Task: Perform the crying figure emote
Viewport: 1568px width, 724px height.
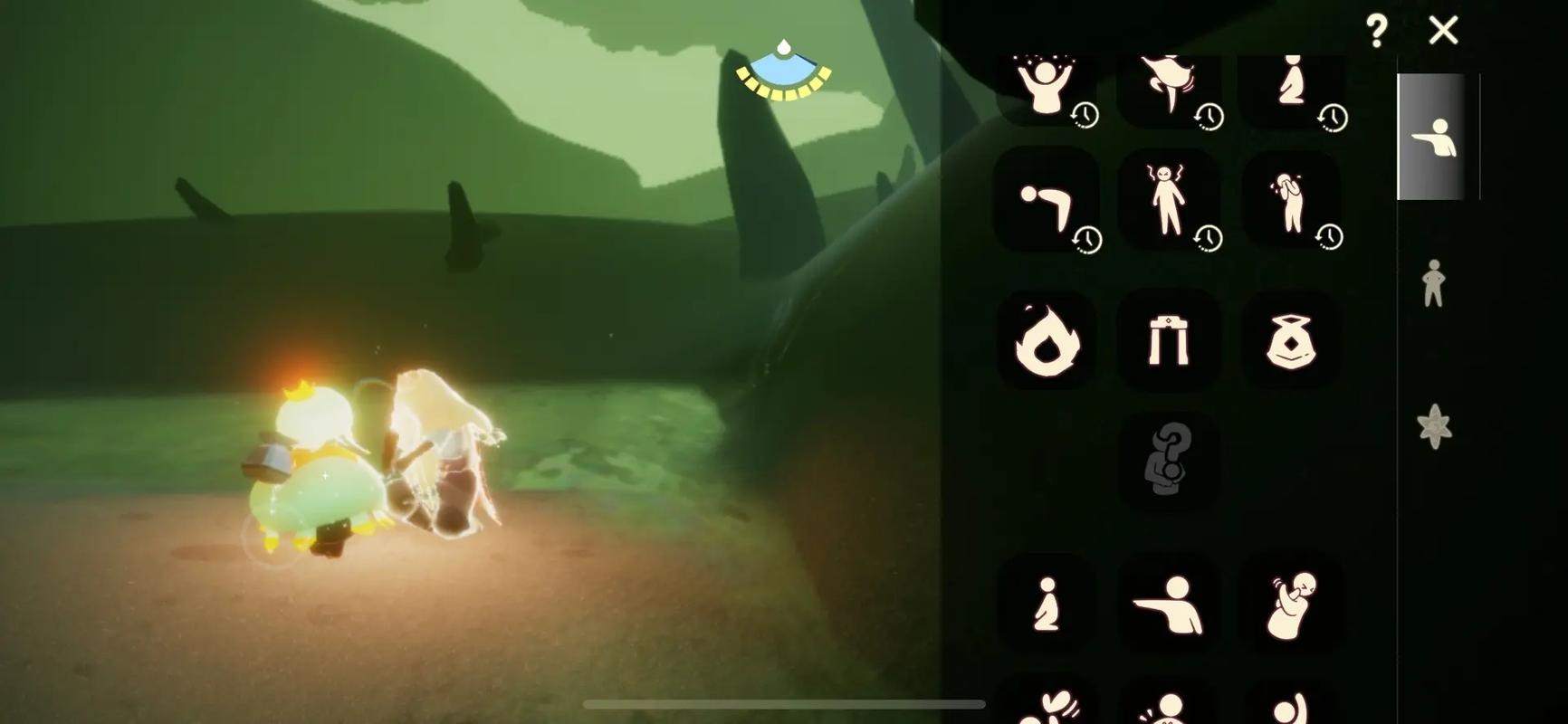Action: [x=1290, y=201]
